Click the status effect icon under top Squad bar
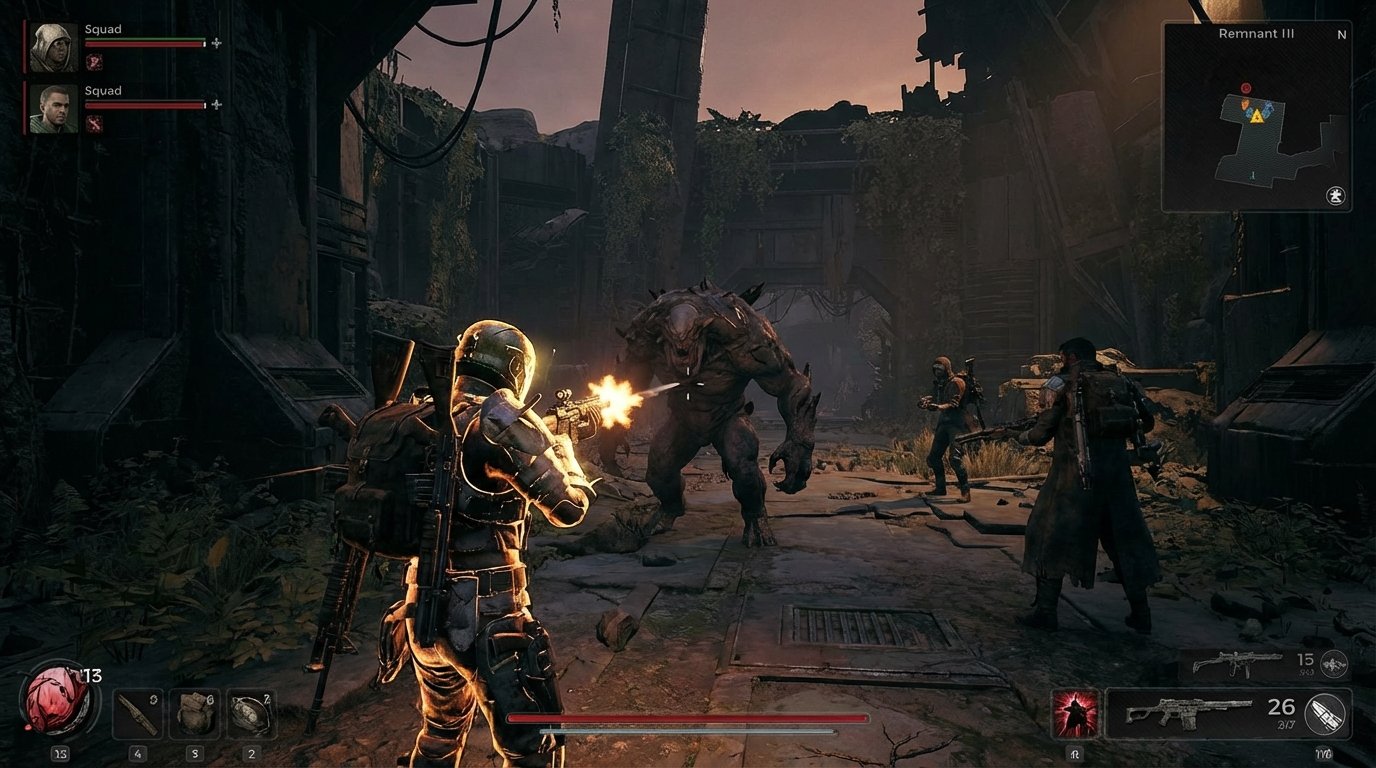 [x=94, y=62]
